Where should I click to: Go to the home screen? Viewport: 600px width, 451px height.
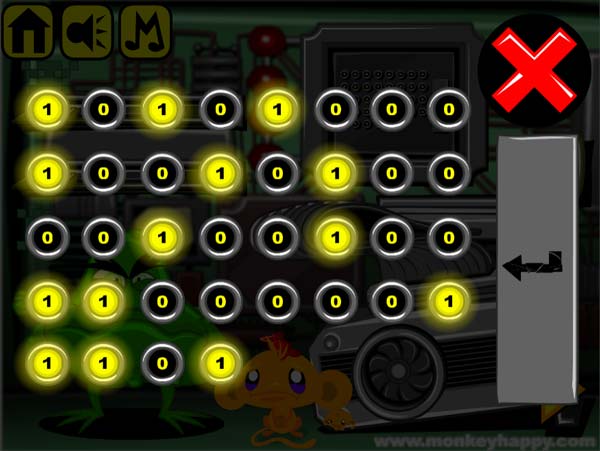coord(28,32)
